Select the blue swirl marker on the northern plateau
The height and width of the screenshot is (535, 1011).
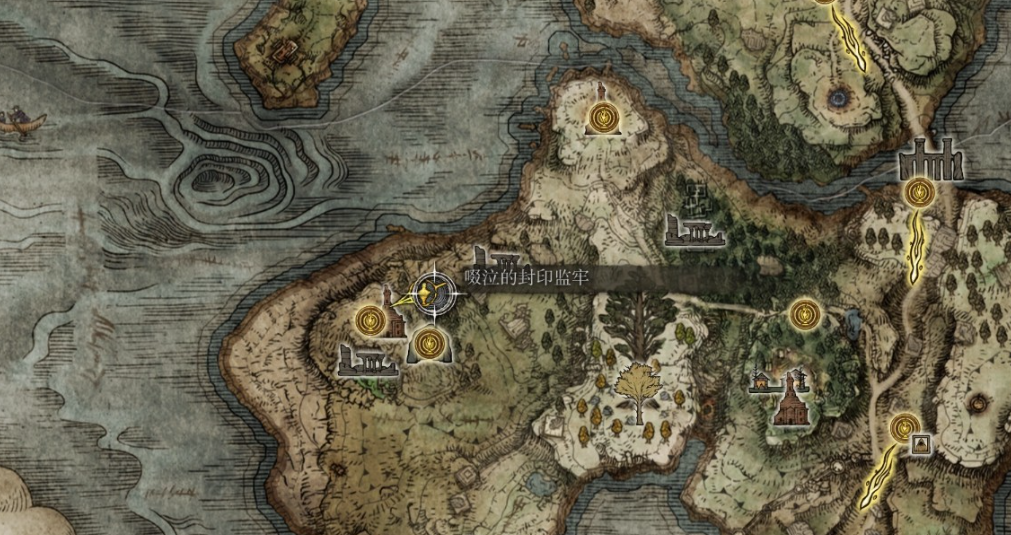click(x=838, y=97)
